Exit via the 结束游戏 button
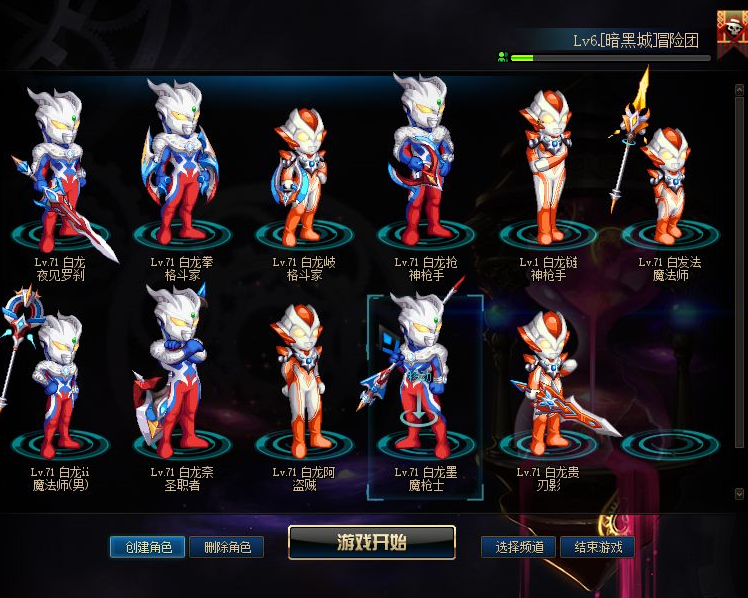748x598 pixels. (597, 547)
